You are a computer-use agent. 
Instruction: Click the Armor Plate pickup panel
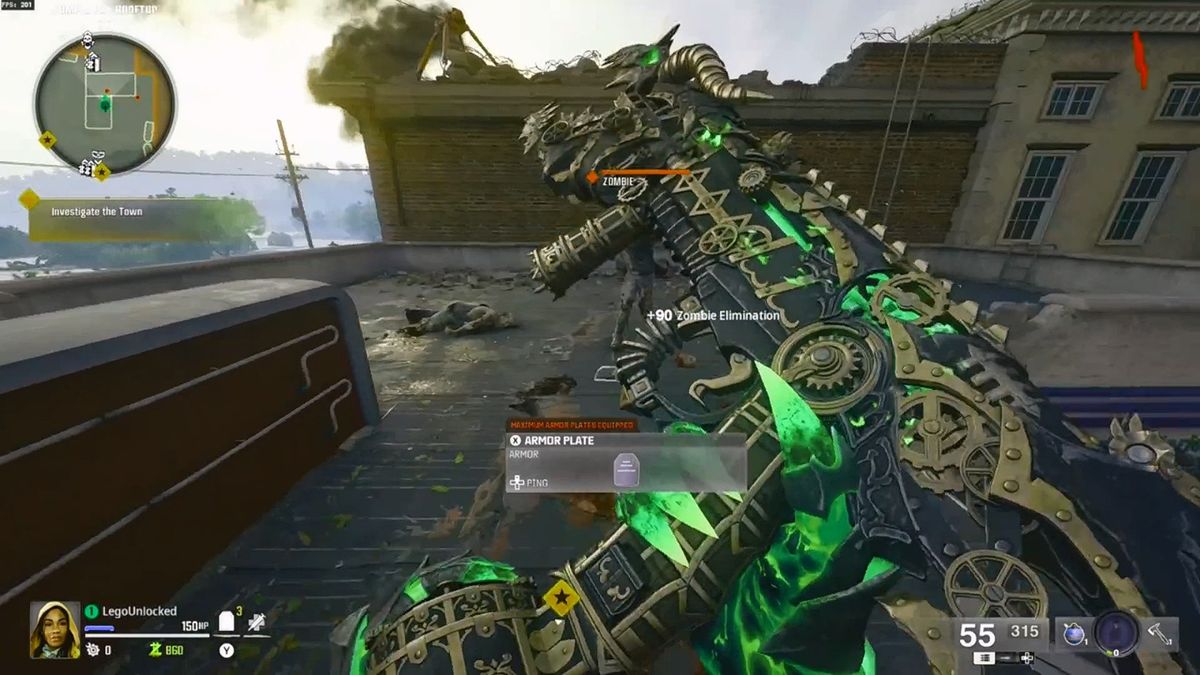point(625,462)
